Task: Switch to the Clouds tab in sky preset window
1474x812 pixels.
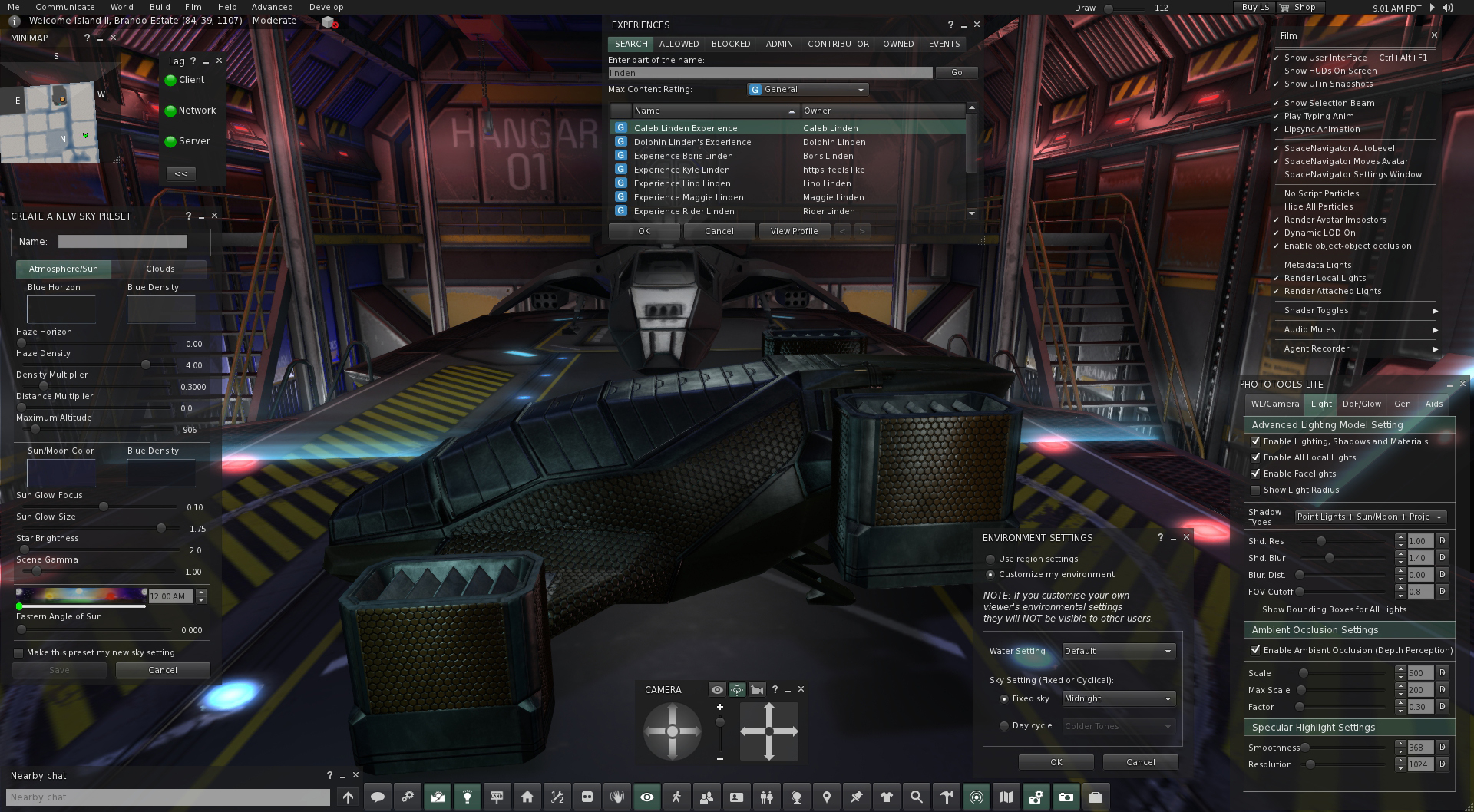Action: pos(160,269)
